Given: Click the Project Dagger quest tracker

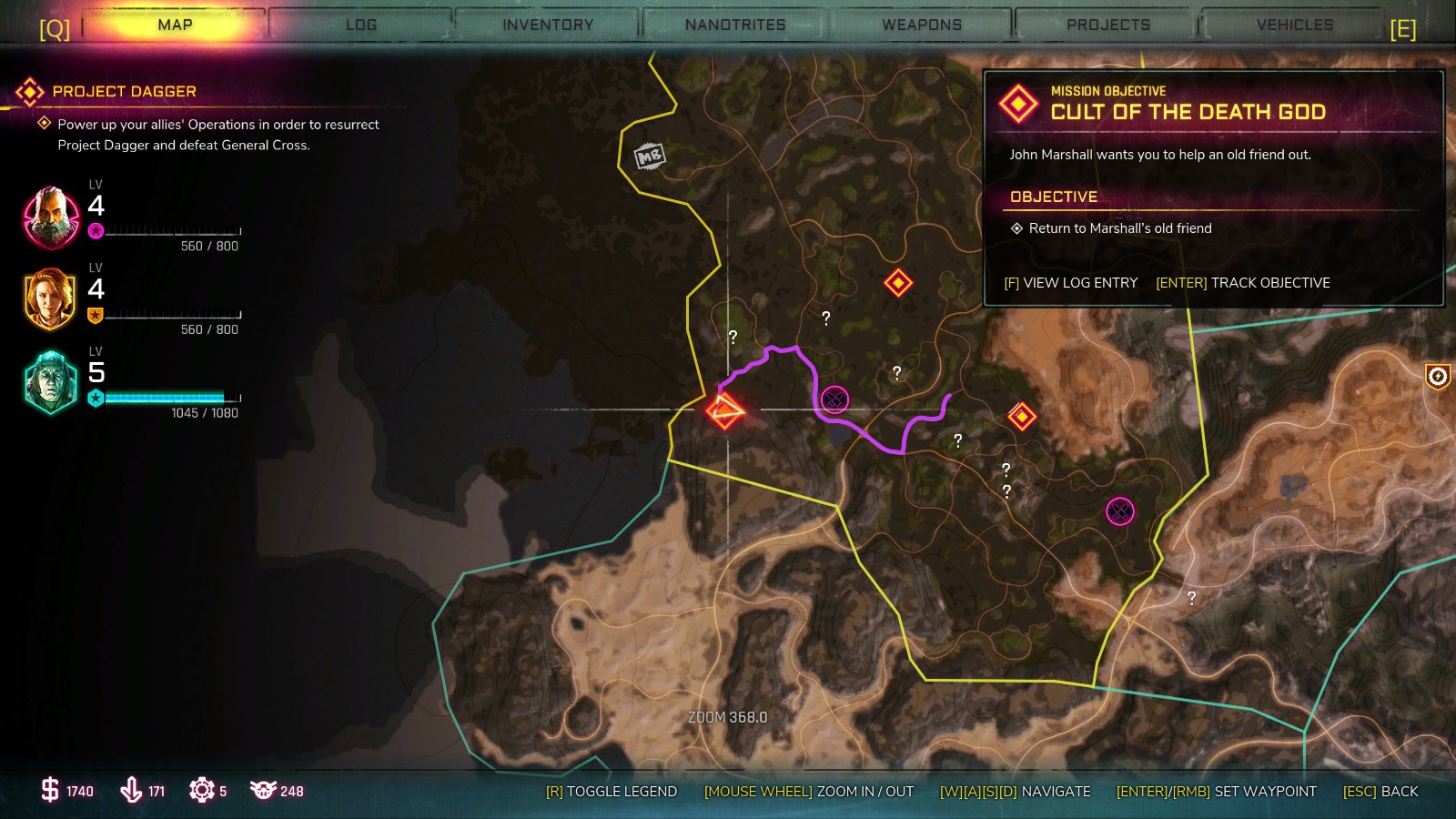Looking at the screenshot, I should tap(124, 92).
